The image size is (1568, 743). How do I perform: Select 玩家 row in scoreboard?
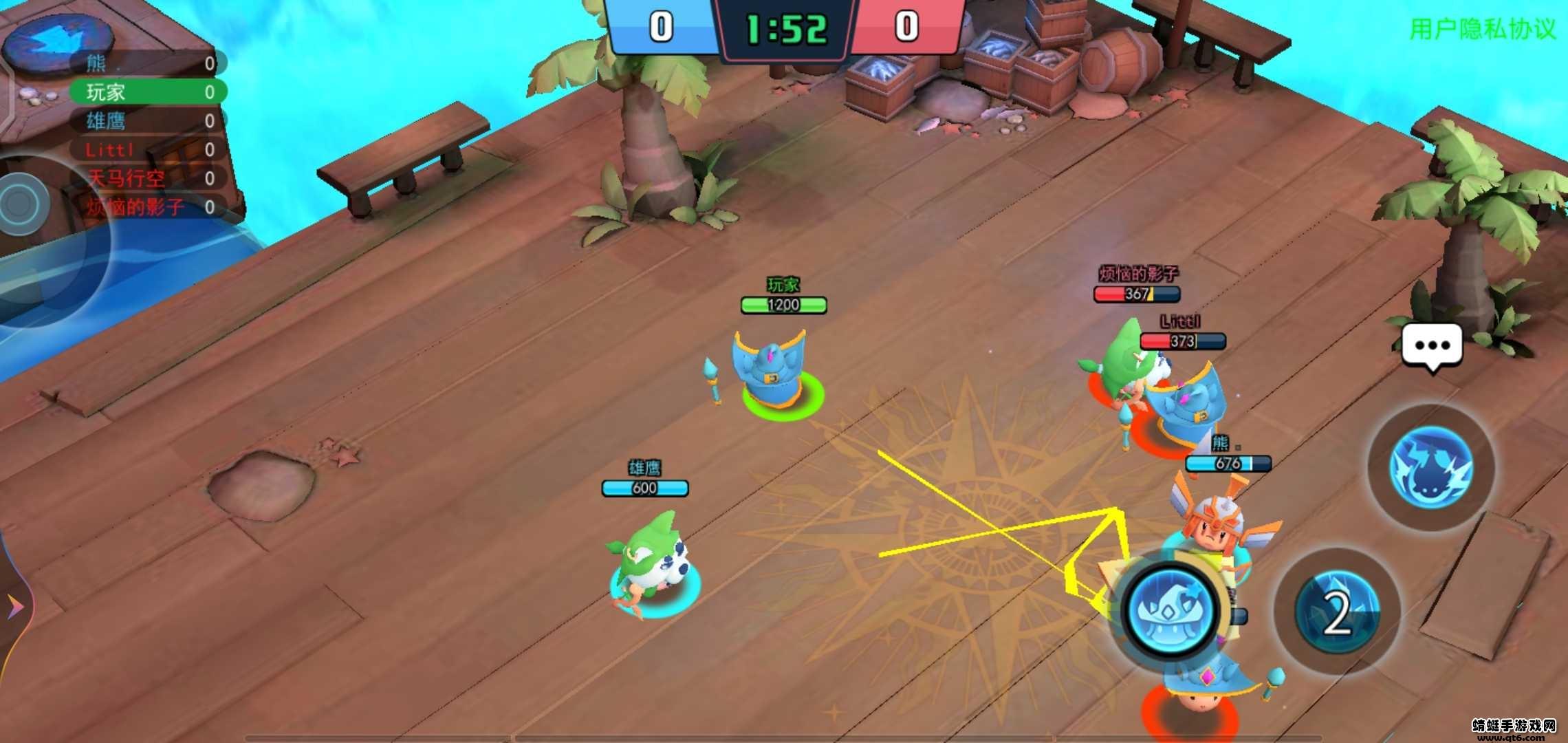tap(148, 92)
